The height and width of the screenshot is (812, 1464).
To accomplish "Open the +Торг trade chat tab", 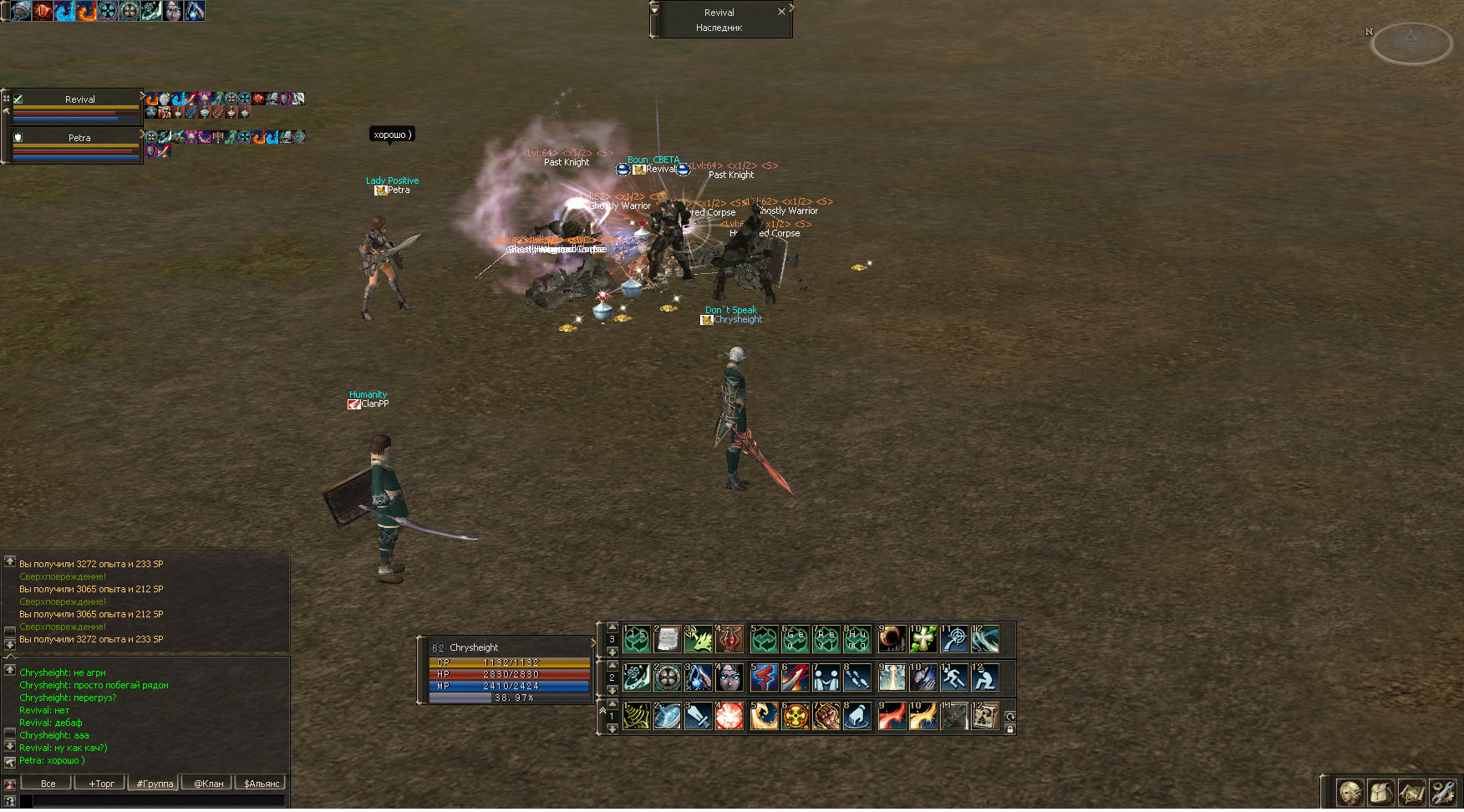I will coord(101,784).
